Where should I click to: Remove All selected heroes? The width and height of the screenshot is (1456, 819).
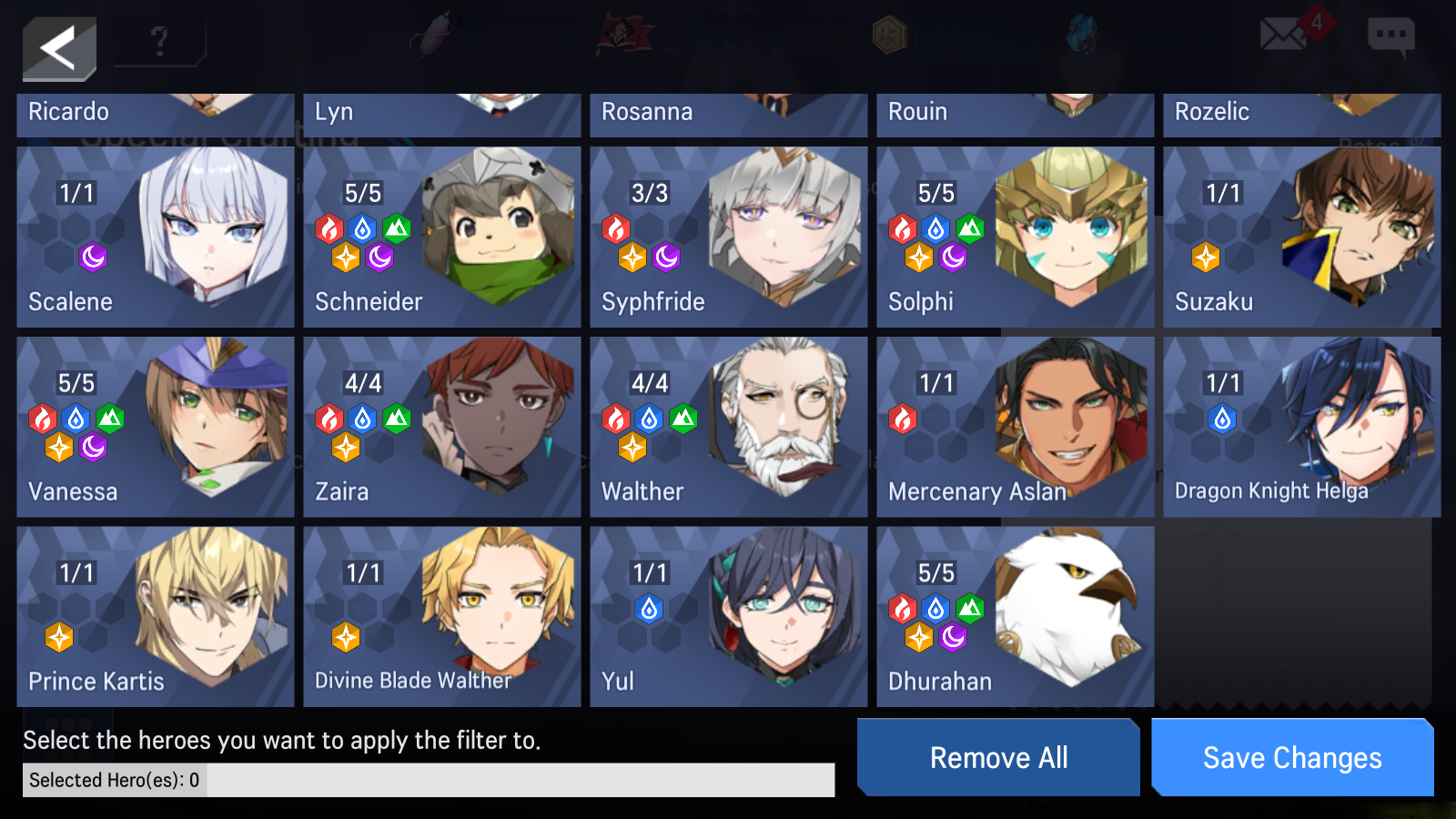click(998, 757)
